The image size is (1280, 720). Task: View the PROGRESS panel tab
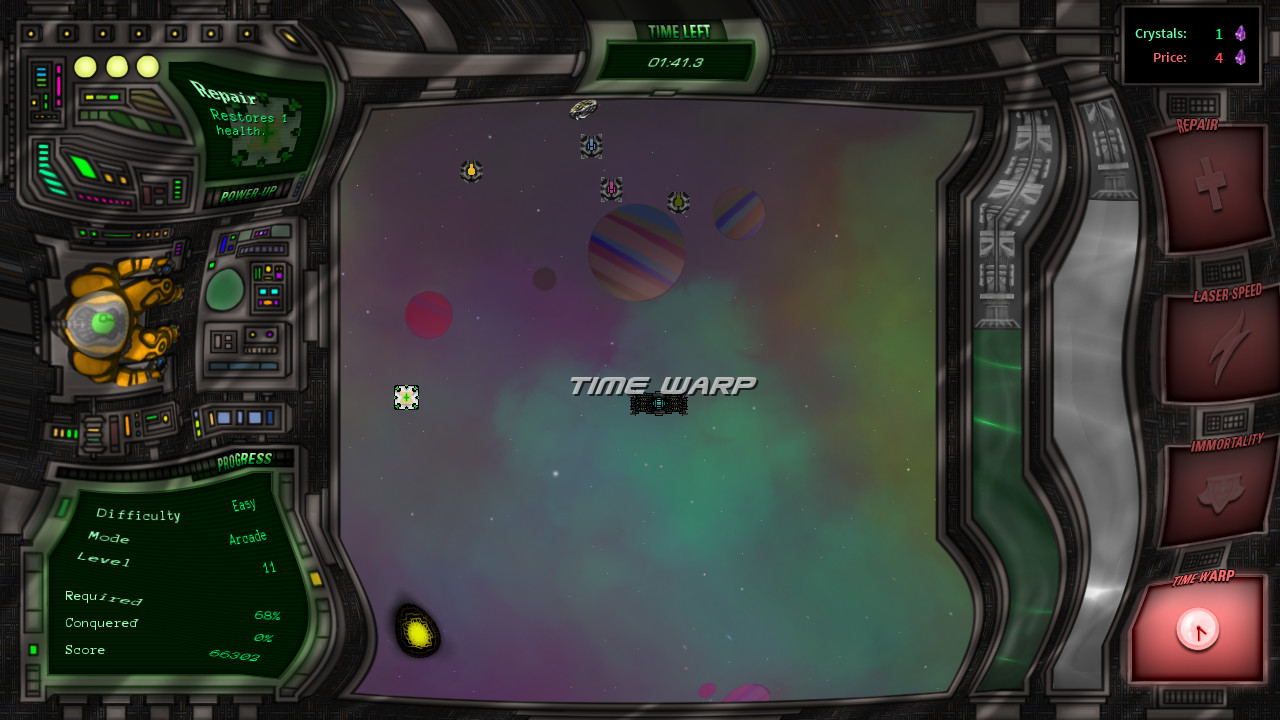[245, 459]
